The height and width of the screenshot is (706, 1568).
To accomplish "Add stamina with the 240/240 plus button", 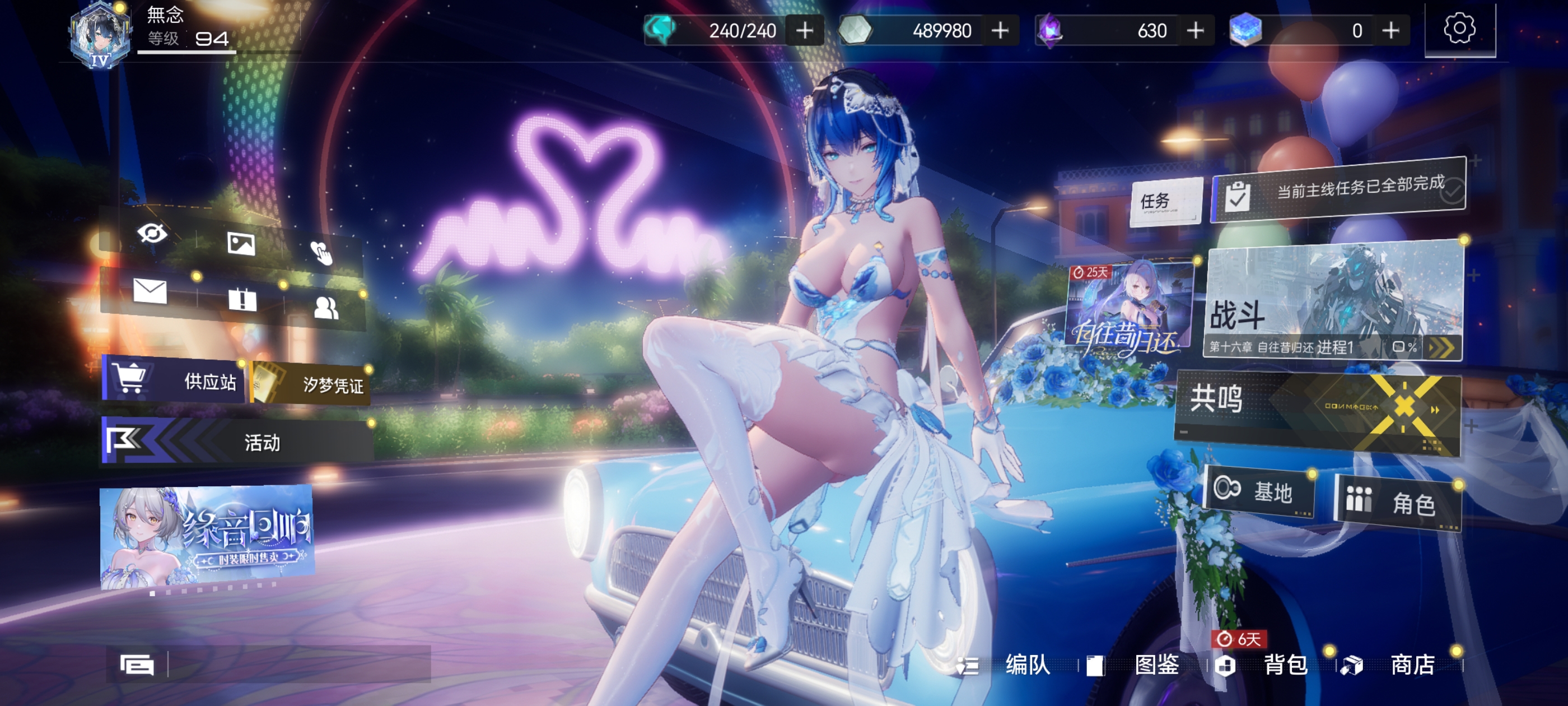I will 805,30.
